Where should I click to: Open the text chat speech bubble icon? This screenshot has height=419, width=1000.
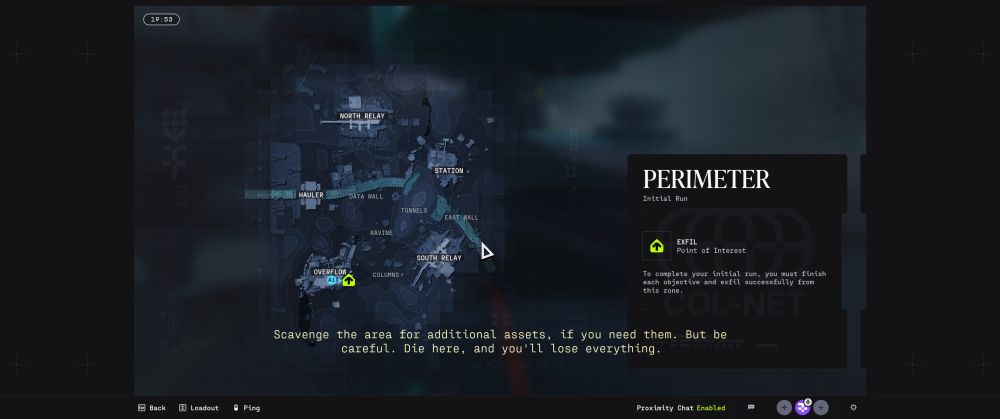tap(751, 408)
